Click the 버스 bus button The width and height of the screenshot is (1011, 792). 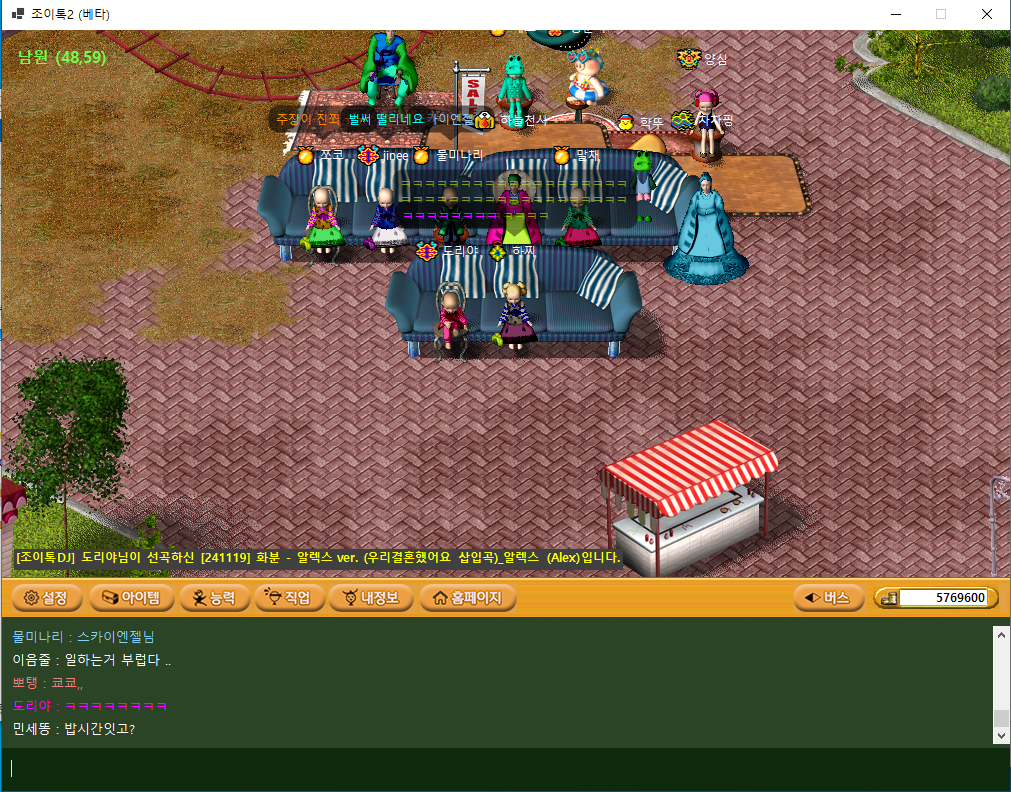[828, 598]
